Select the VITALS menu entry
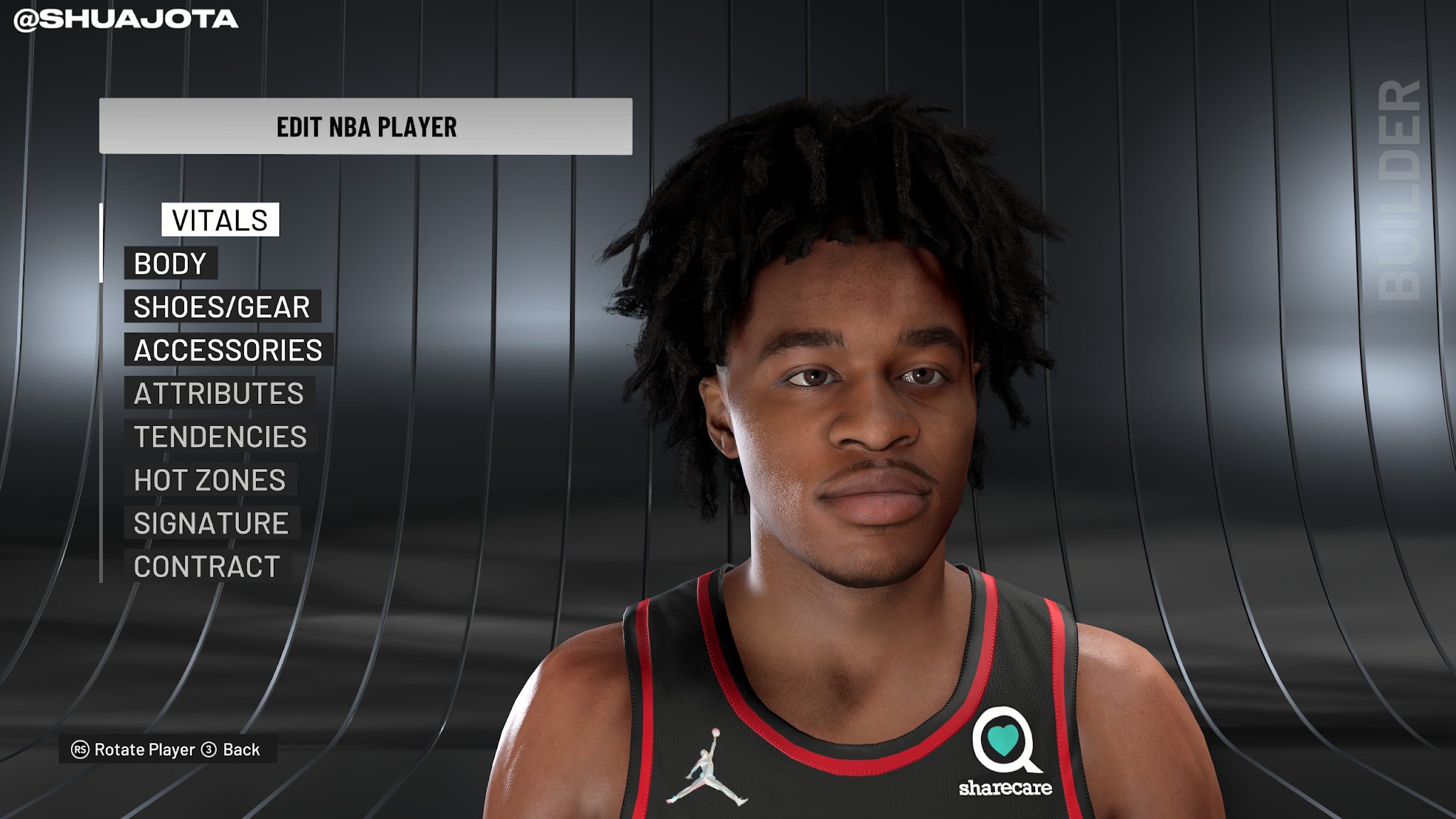This screenshot has width=1456, height=819. coord(218,220)
